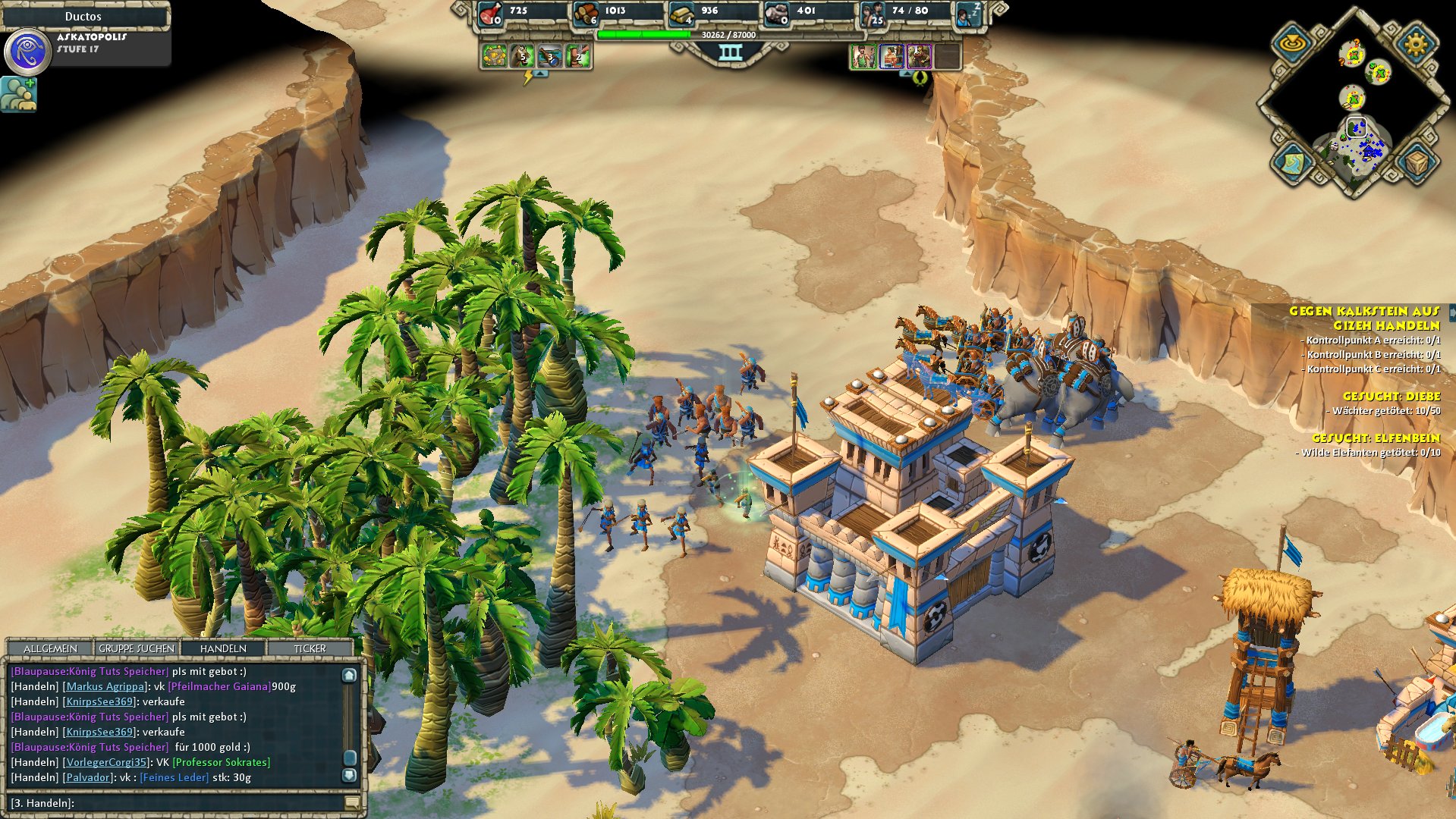Switch to the Gruppe Suchen tab
Screen dimensions: 1456x819
tap(137, 648)
